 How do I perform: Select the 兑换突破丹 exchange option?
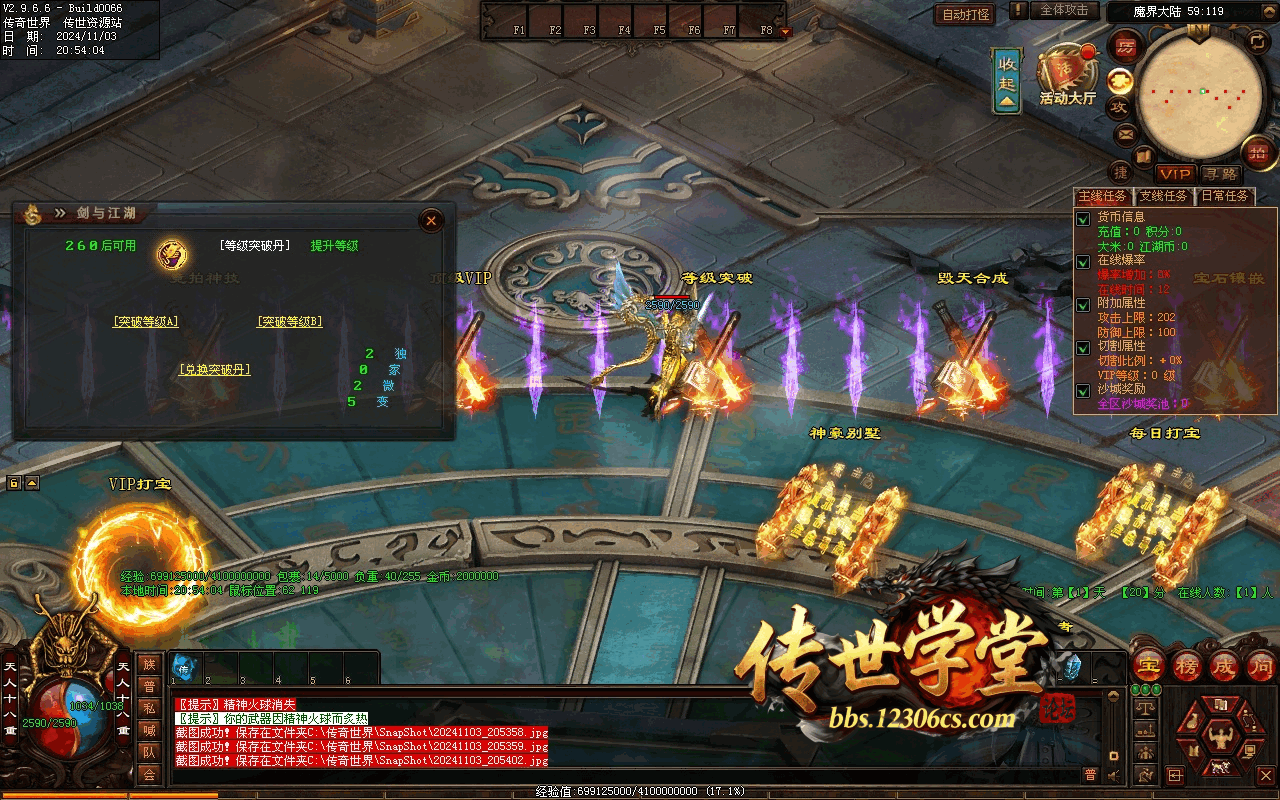tap(214, 370)
